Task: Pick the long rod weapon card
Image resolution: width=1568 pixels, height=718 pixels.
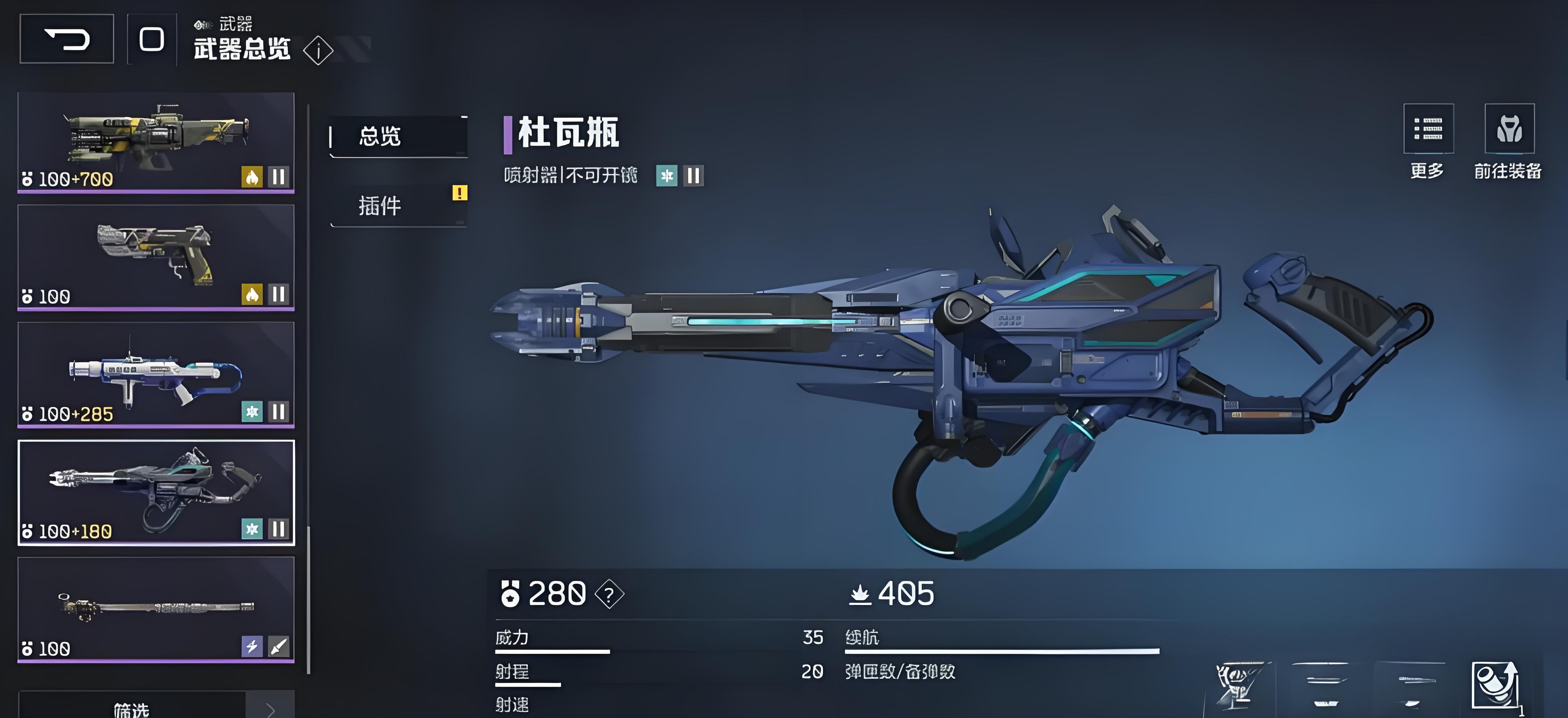Action: [156, 609]
